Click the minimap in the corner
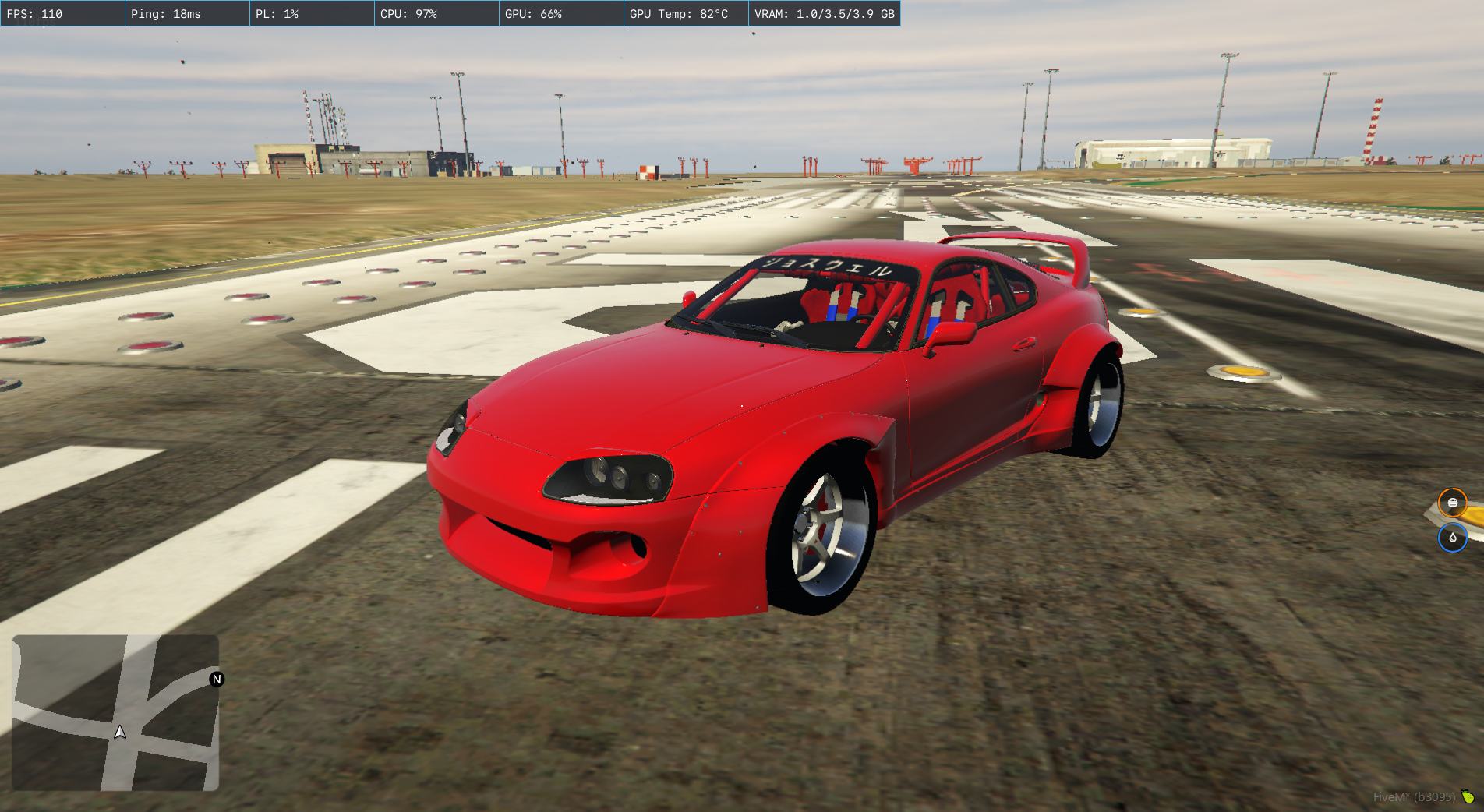 [115, 712]
